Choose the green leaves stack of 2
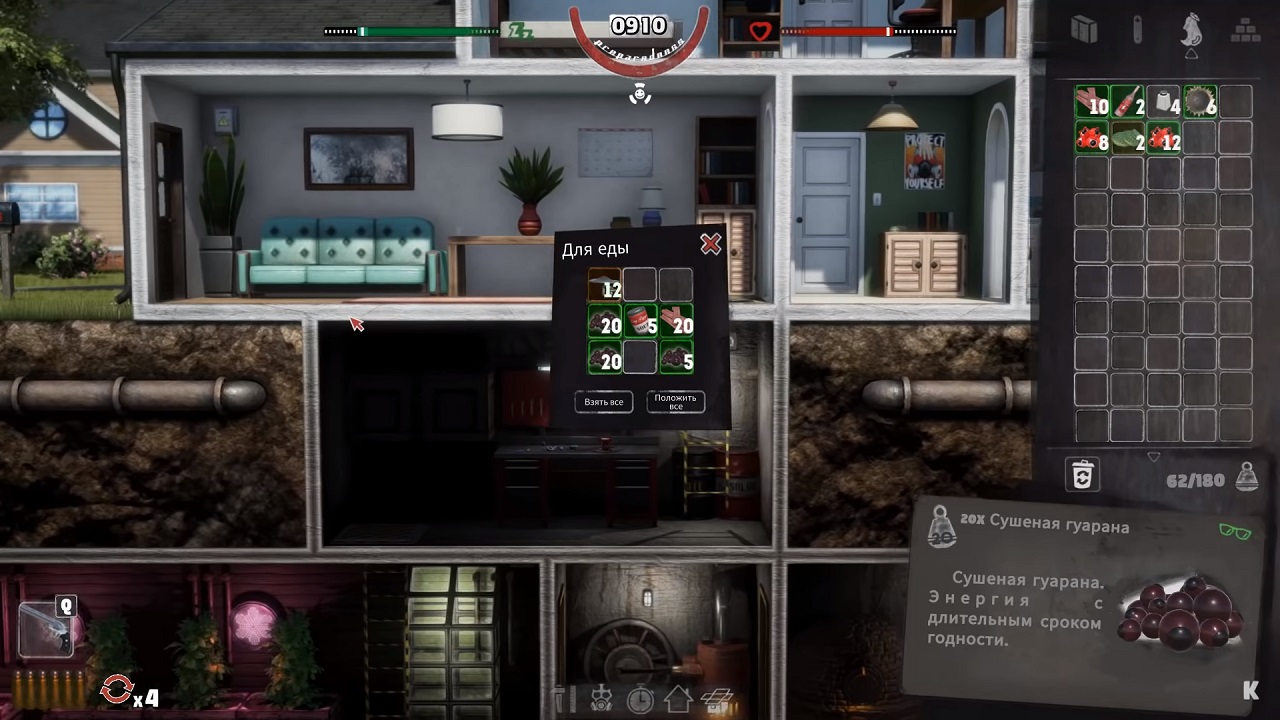This screenshot has height=720, width=1280. (x=1127, y=137)
